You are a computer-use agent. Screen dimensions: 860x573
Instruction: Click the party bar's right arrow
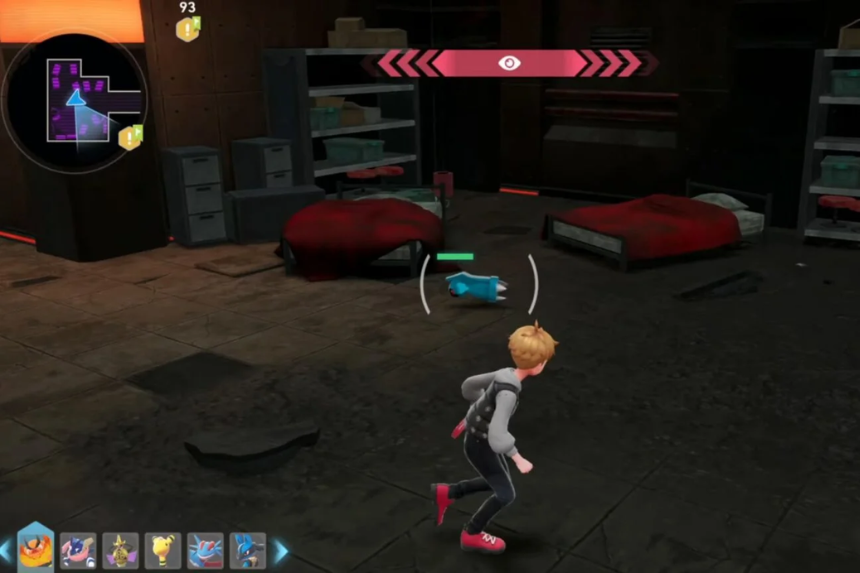[281, 551]
